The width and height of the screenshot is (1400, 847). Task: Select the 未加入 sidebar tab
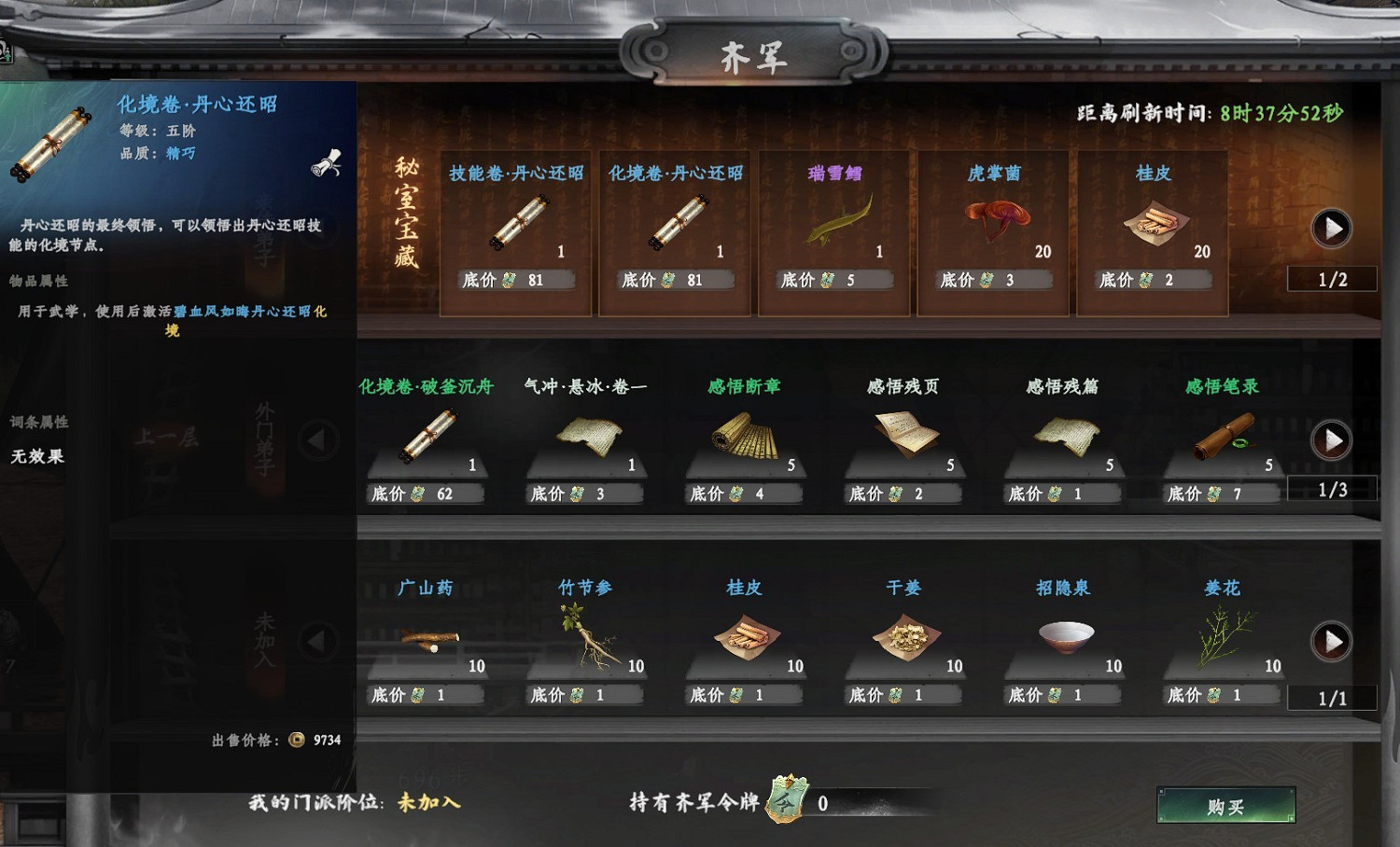264,640
